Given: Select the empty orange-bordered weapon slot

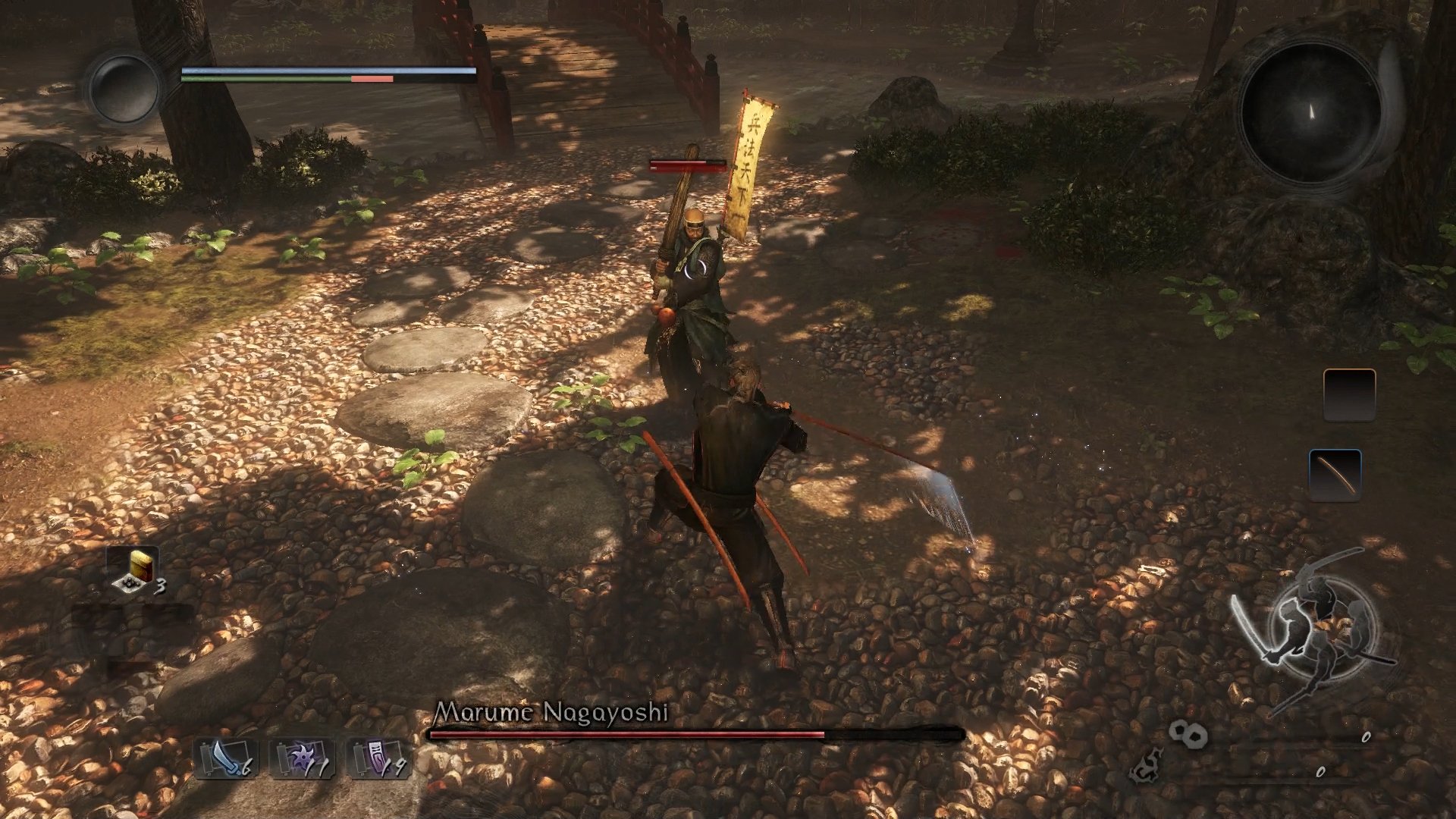Looking at the screenshot, I should (1349, 394).
